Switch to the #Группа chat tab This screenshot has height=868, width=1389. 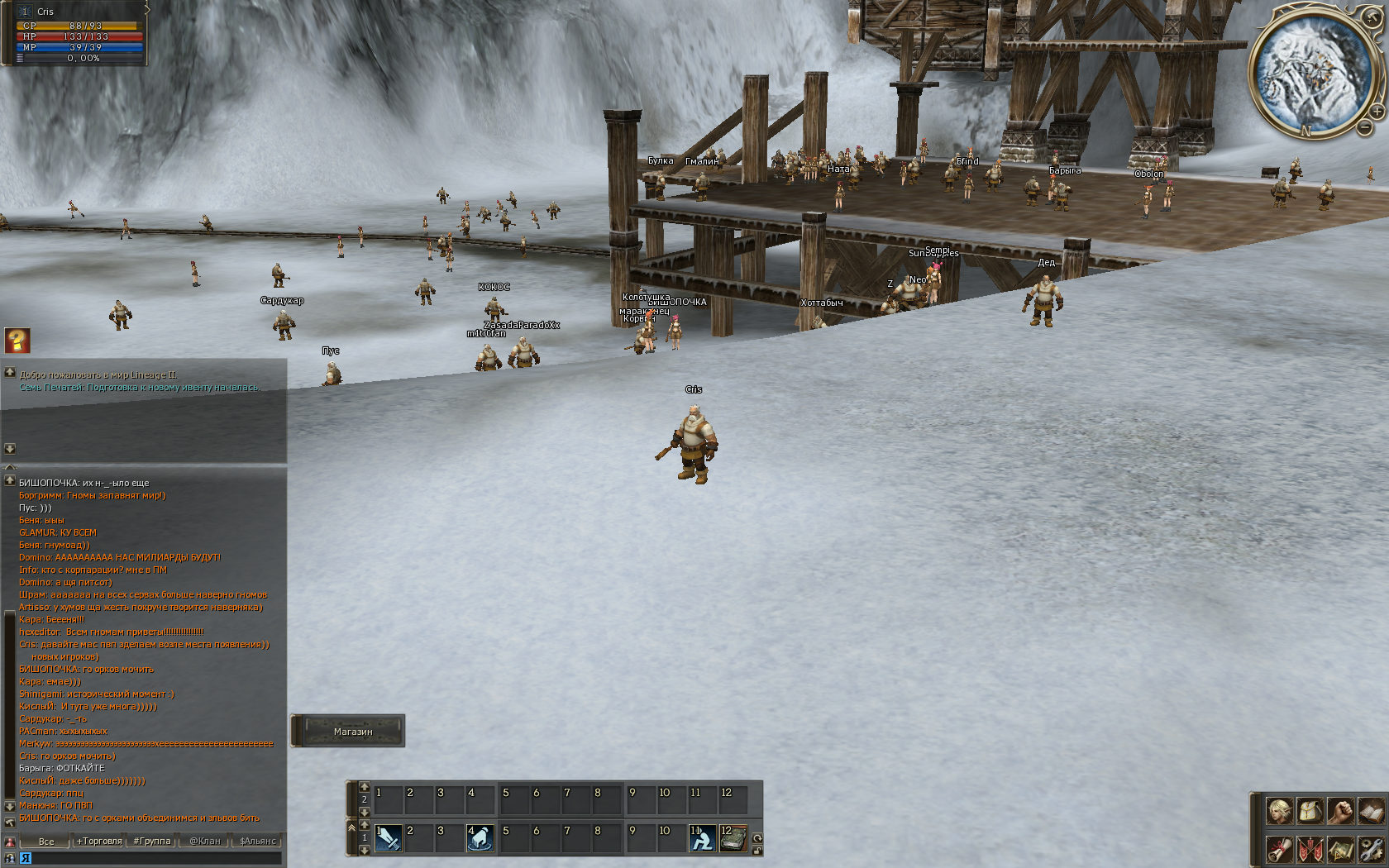[x=152, y=841]
